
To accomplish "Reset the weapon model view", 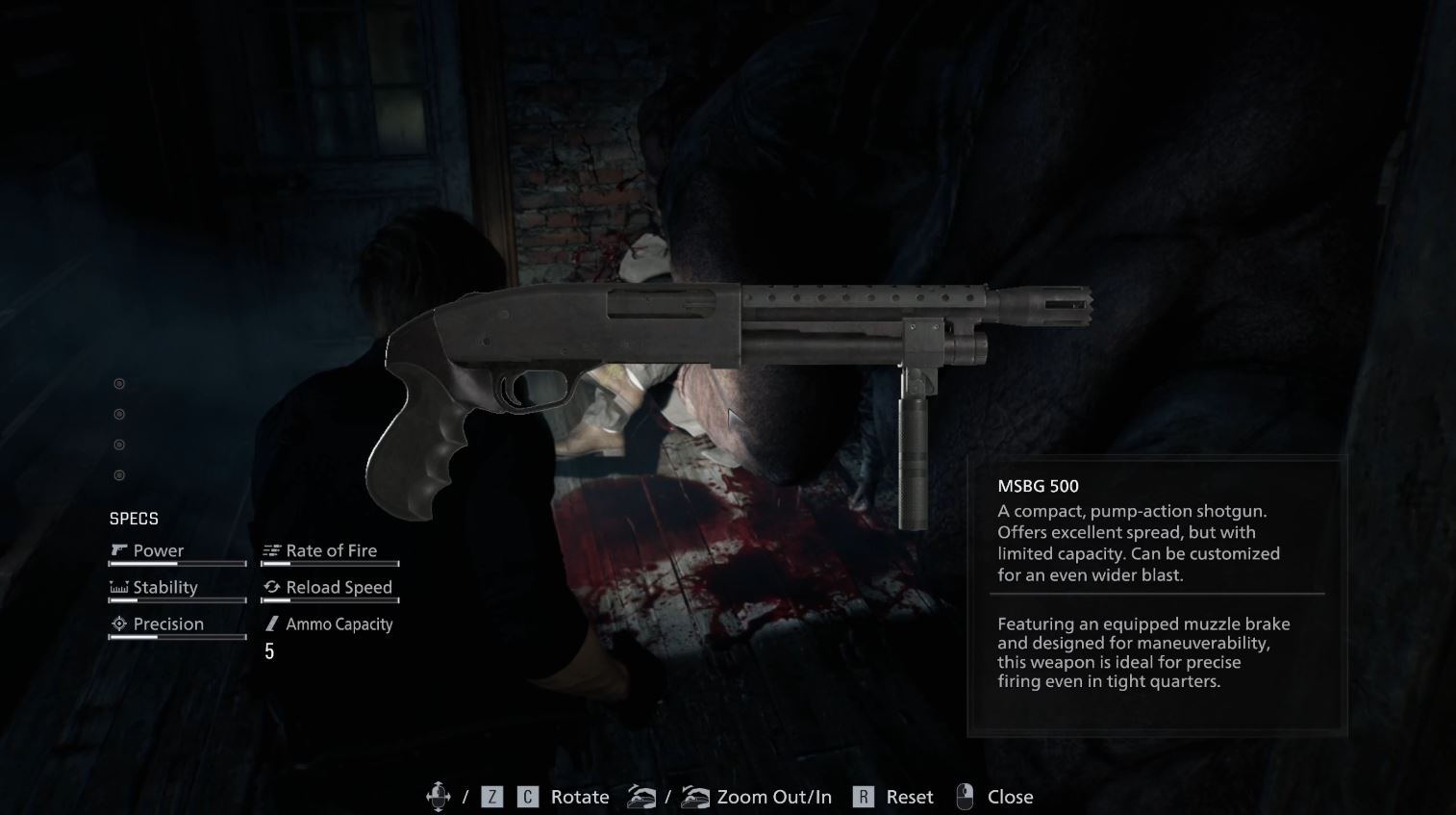I will [908, 797].
